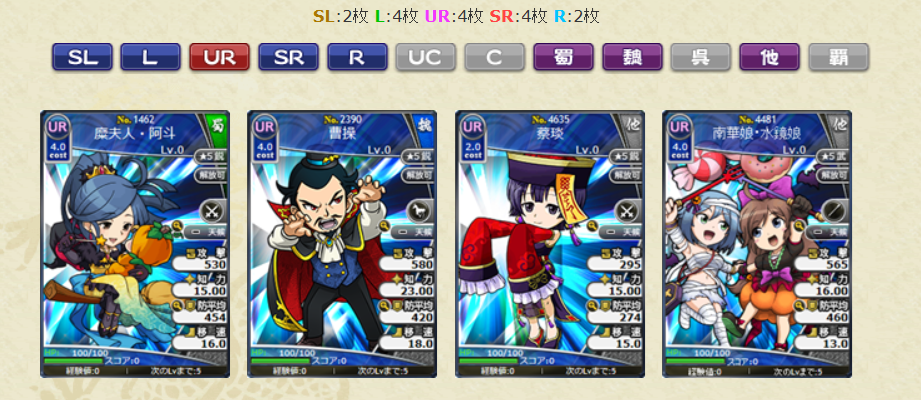Viewport: 921px width, 400px height.
Task: Activate the 覇 filter button
Action: click(838, 57)
